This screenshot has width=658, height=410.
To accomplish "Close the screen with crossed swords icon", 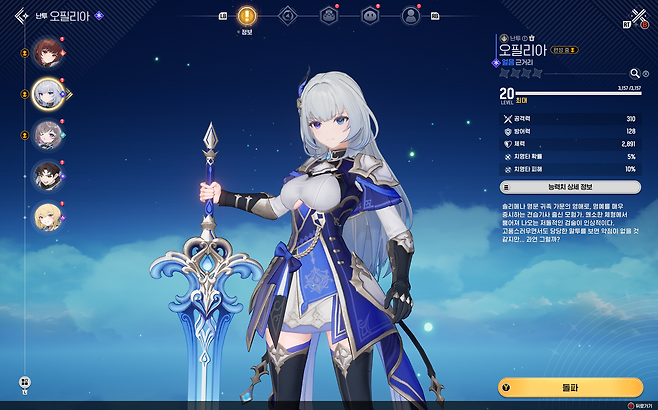I will tap(638, 16).
